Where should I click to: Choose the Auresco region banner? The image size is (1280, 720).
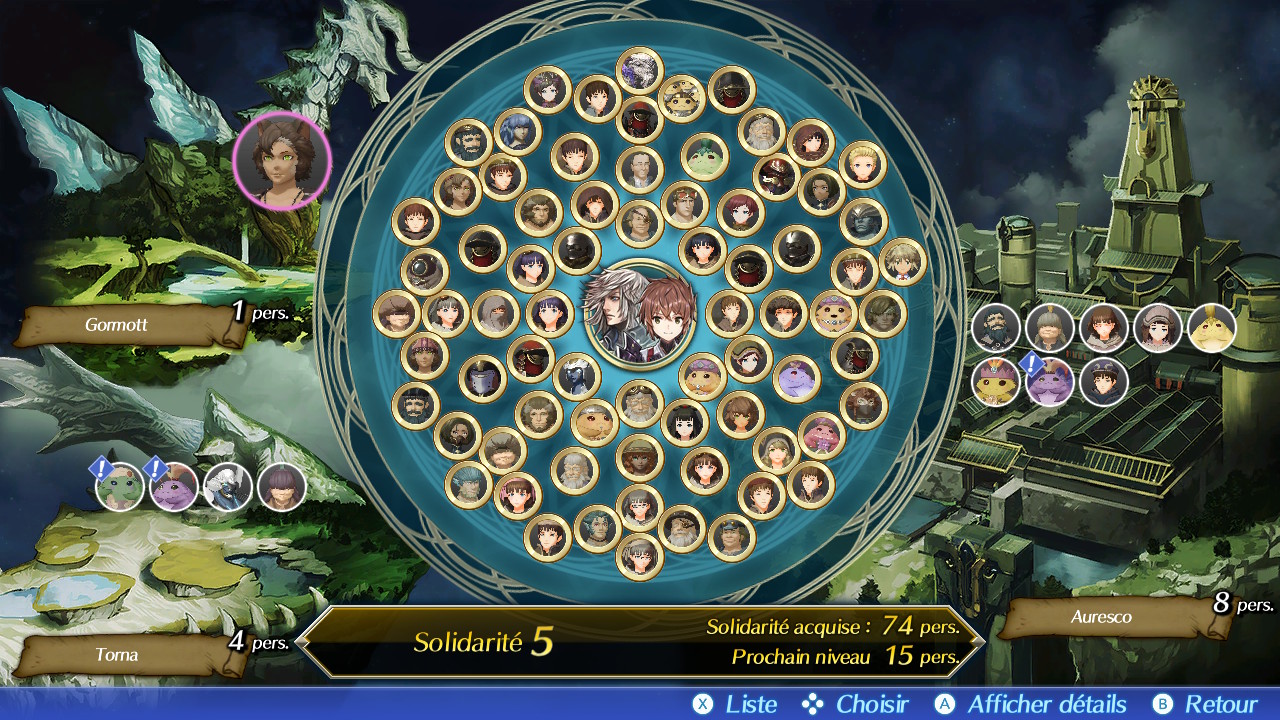[1102, 617]
